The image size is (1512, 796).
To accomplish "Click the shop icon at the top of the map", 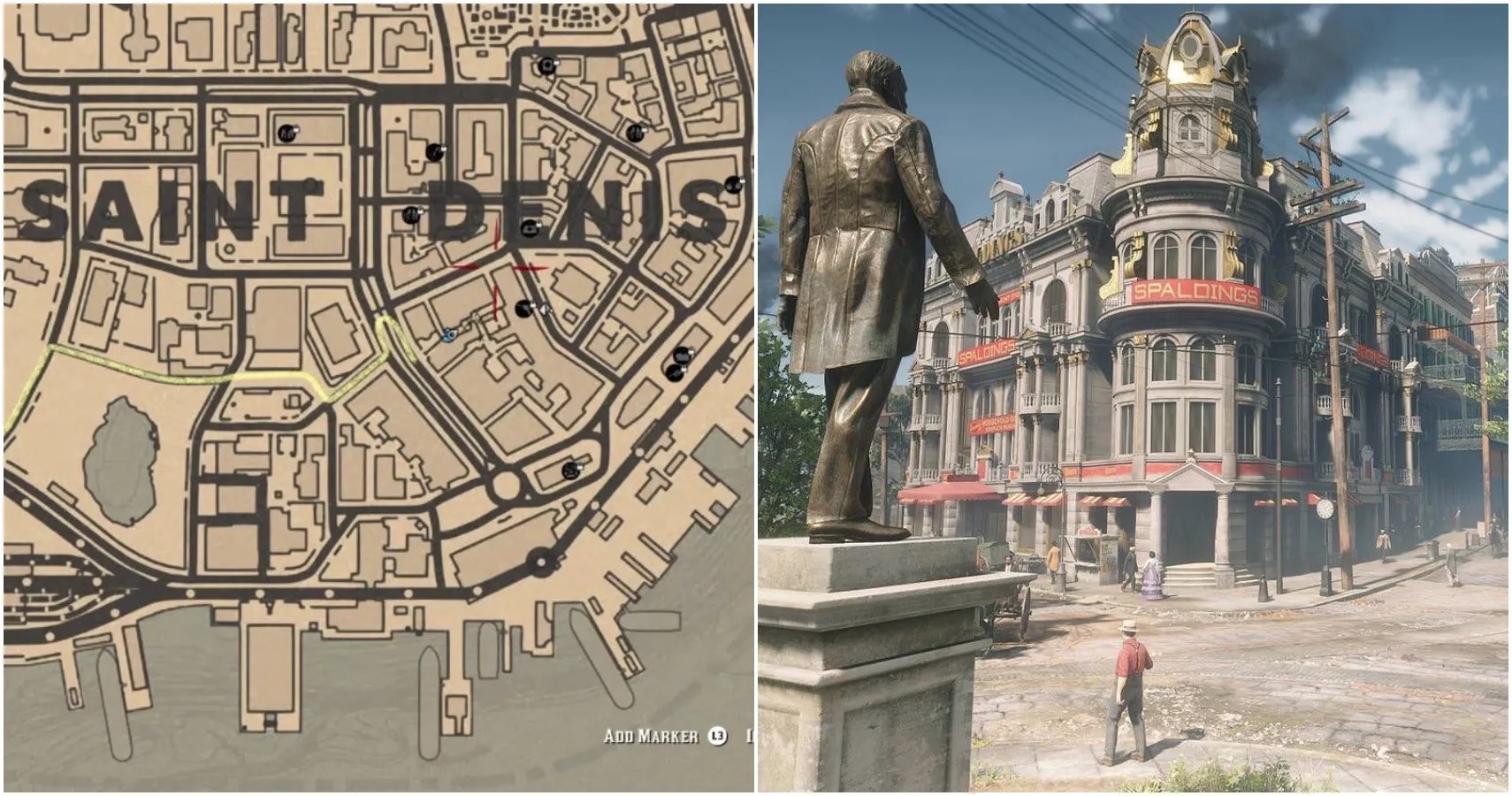I will point(546,65).
